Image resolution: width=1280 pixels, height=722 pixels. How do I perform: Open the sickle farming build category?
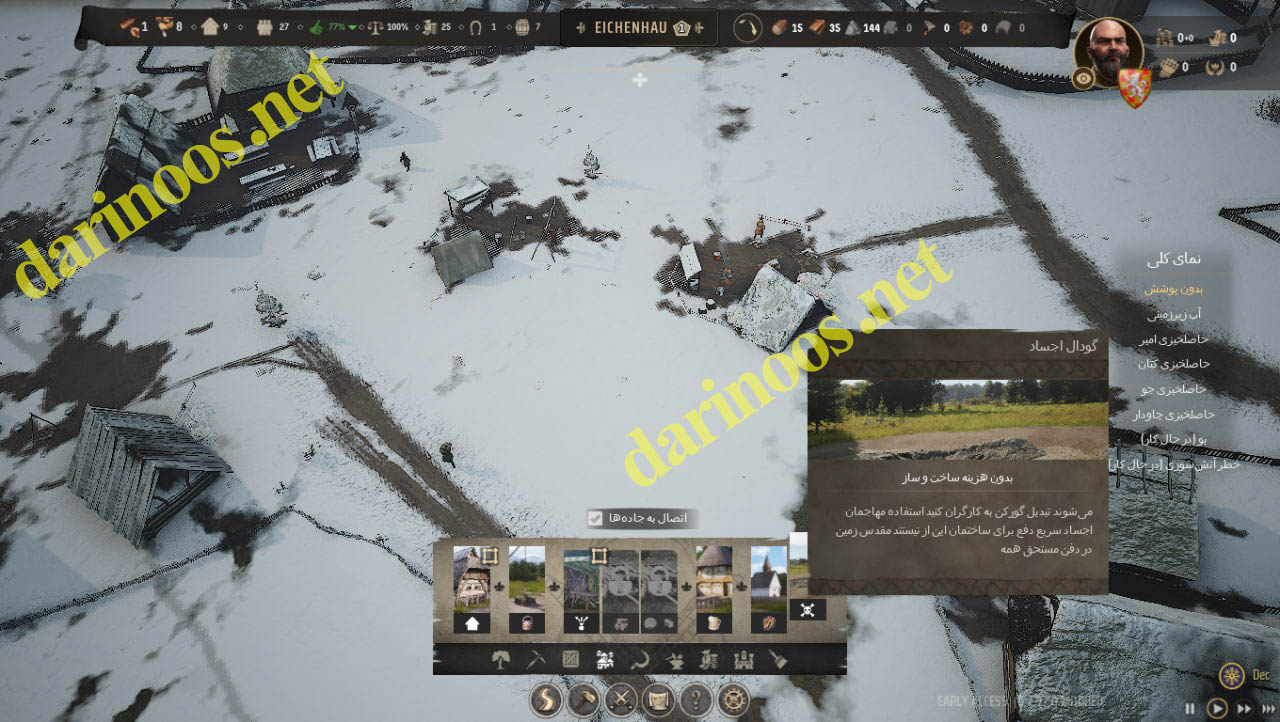coord(640,660)
